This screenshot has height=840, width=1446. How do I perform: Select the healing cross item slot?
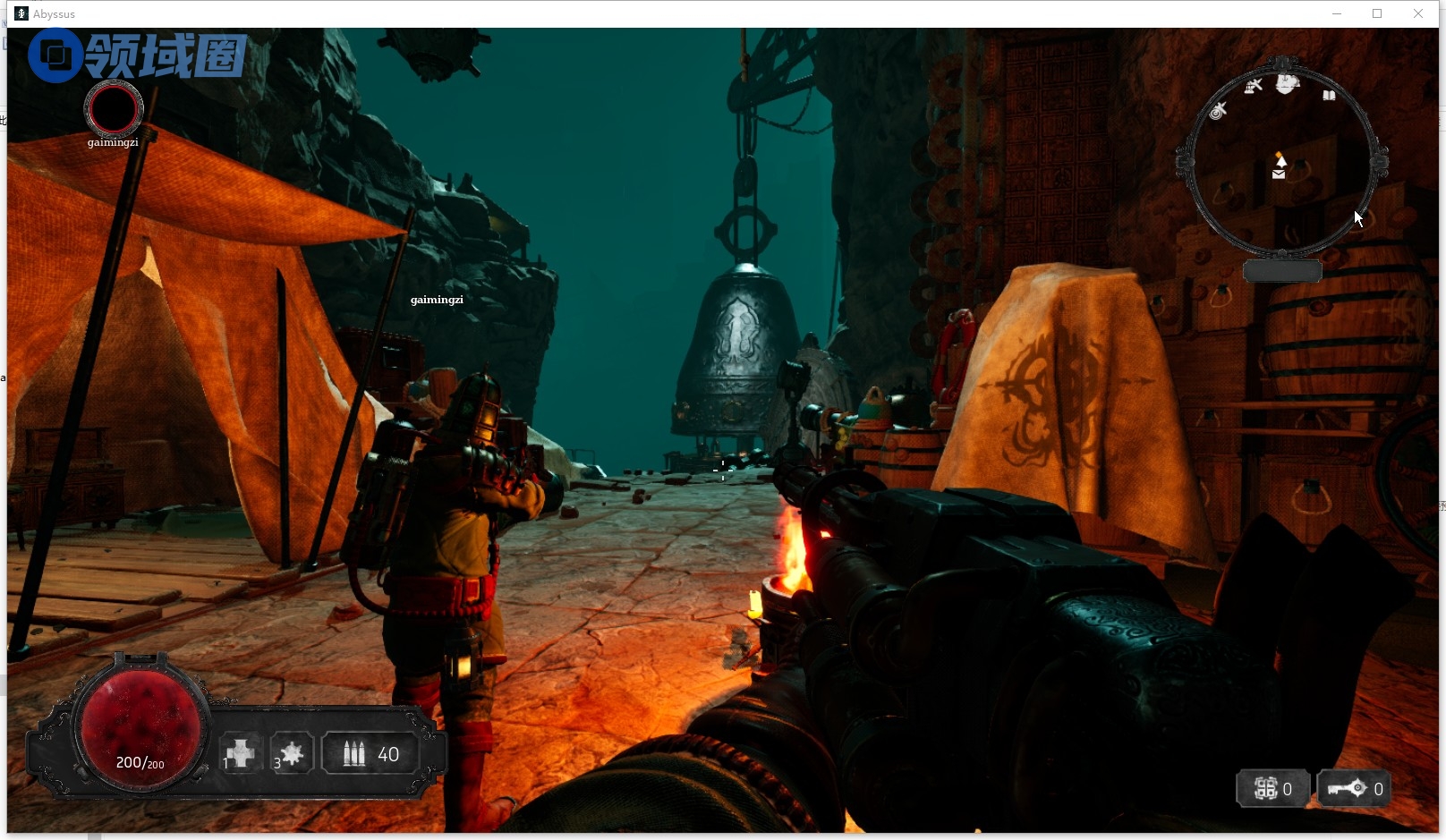click(x=240, y=754)
